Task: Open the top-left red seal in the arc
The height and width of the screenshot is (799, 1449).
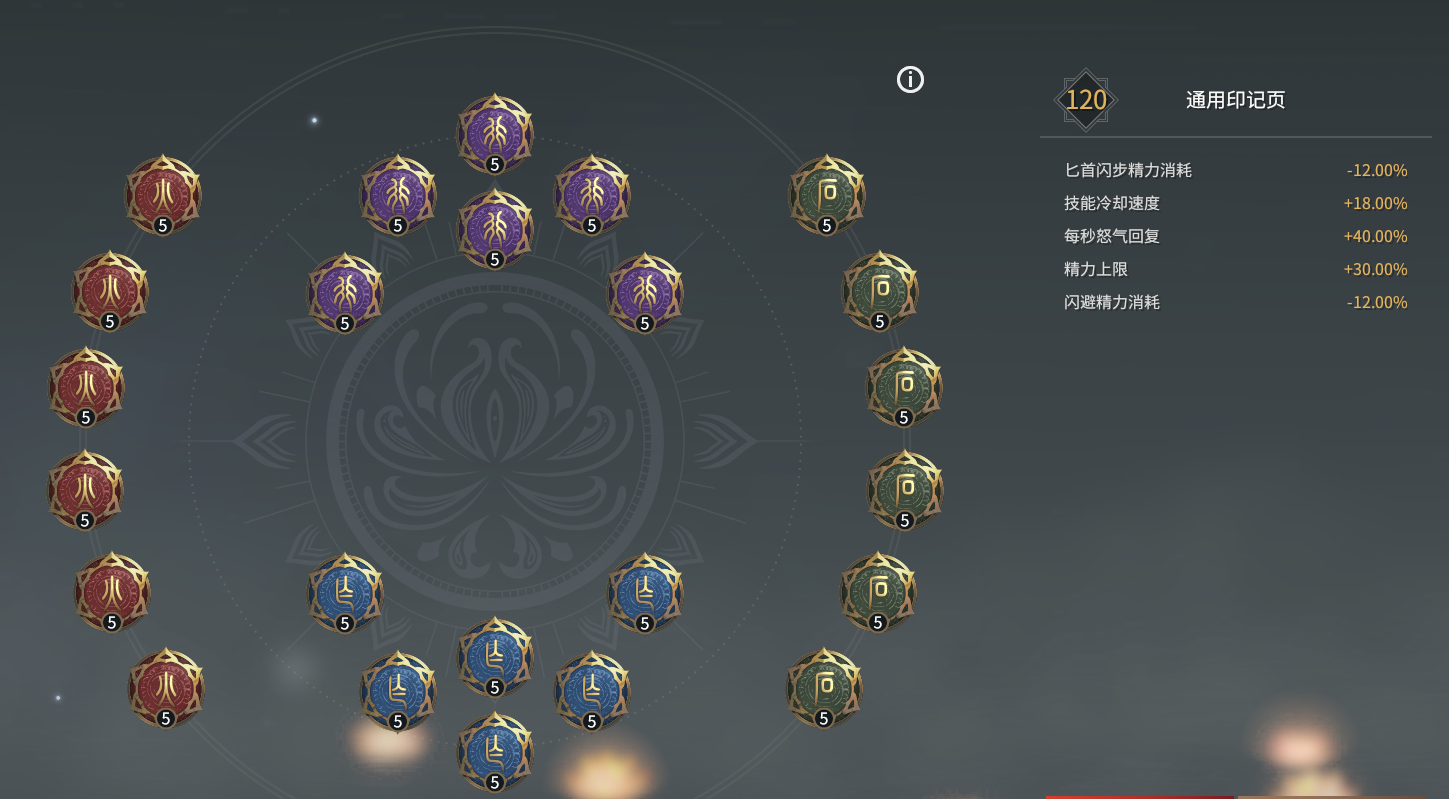Action: [x=163, y=195]
